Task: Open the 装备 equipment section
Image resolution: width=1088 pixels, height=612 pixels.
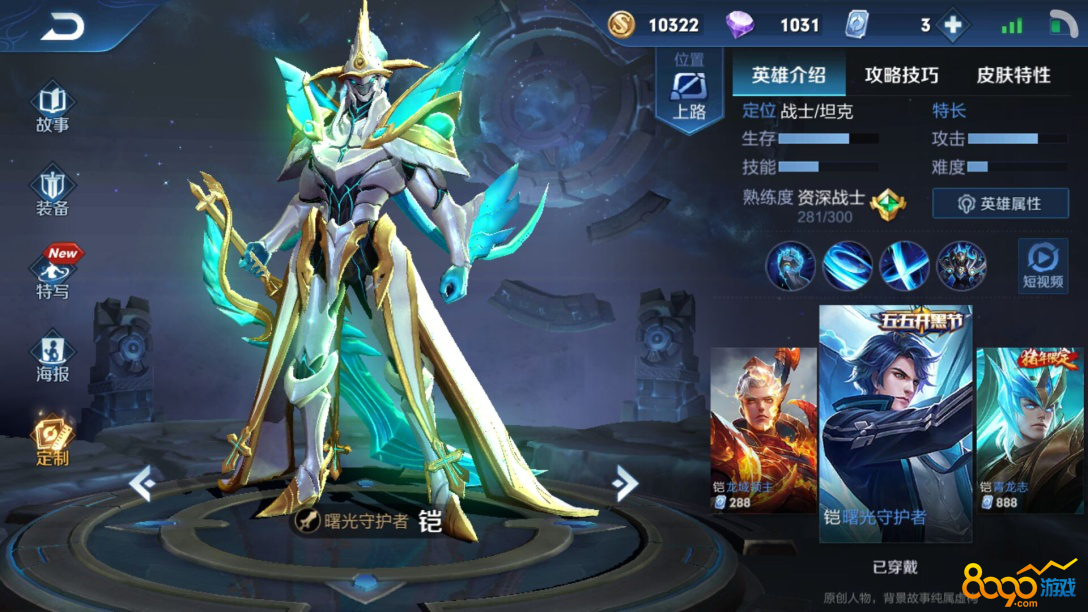Action: pos(52,192)
